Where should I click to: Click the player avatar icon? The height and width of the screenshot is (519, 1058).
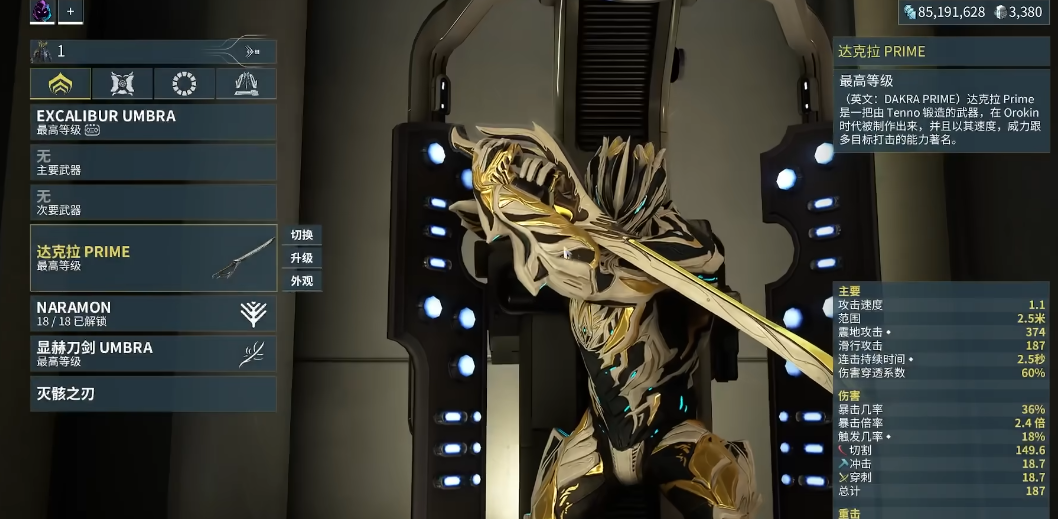[x=43, y=11]
